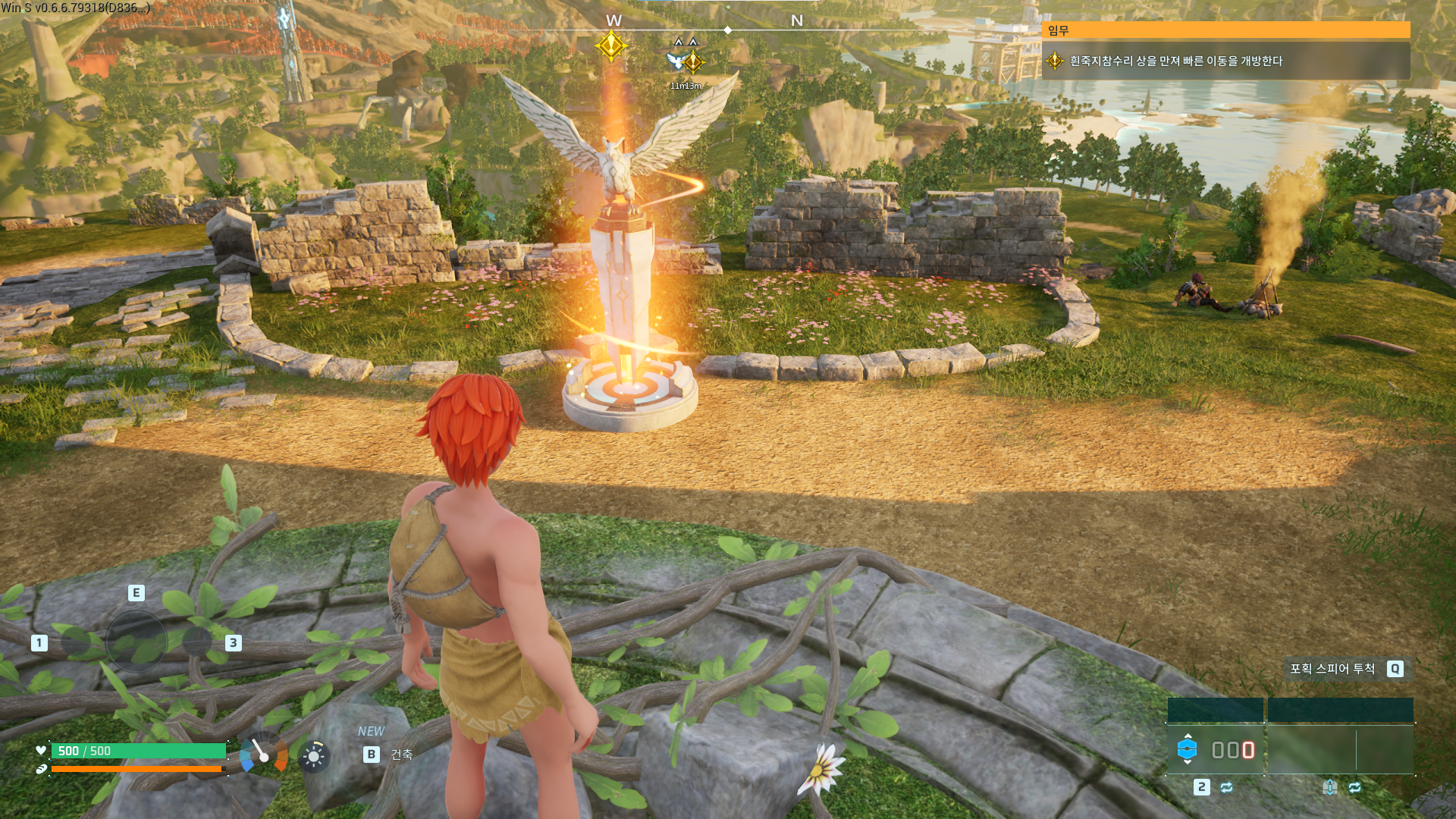Select the blue Pal Sphere slot
1456x819 pixels.
coord(1187,749)
